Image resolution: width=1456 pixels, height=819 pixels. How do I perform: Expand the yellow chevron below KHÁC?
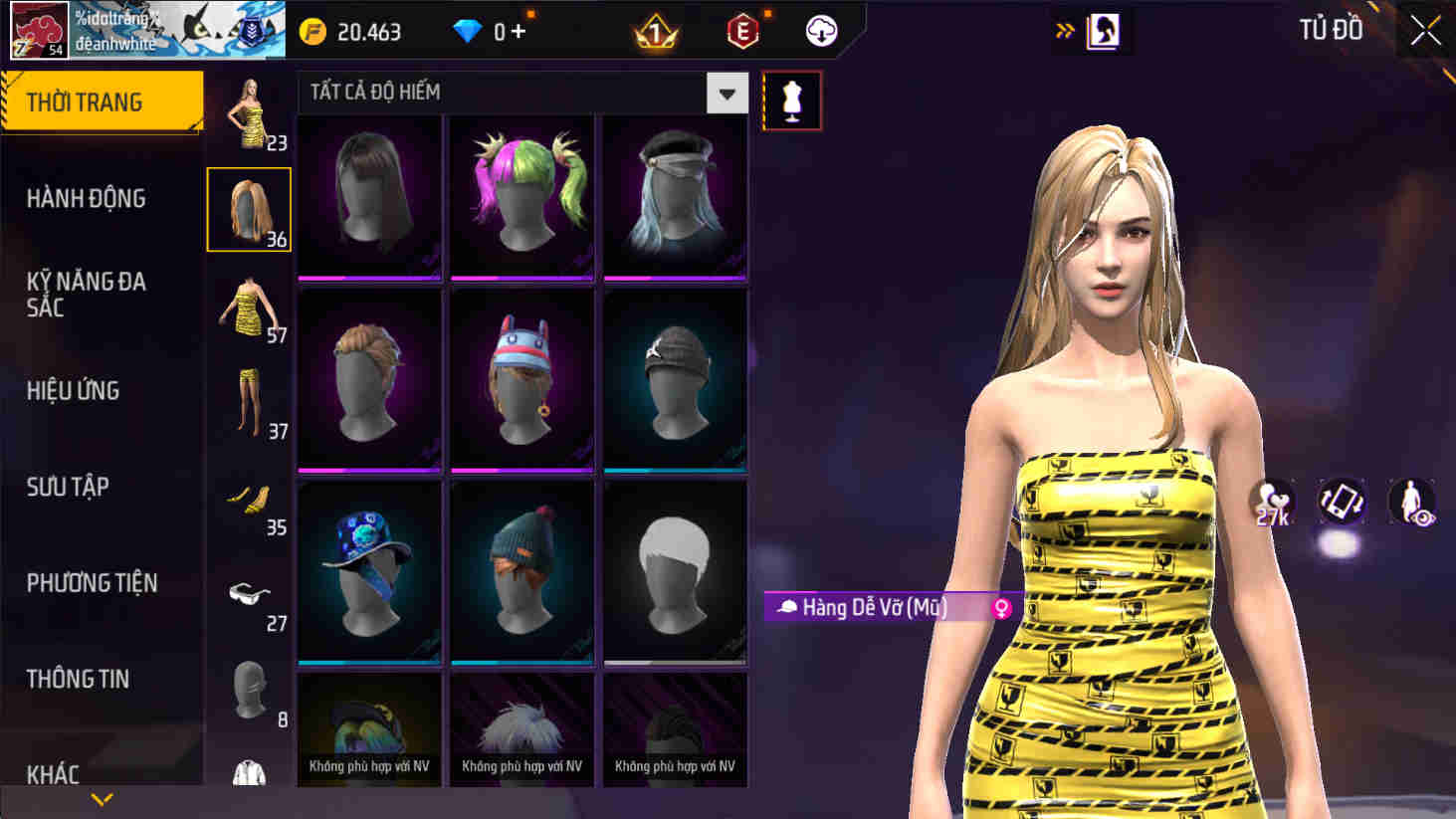[x=100, y=799]
